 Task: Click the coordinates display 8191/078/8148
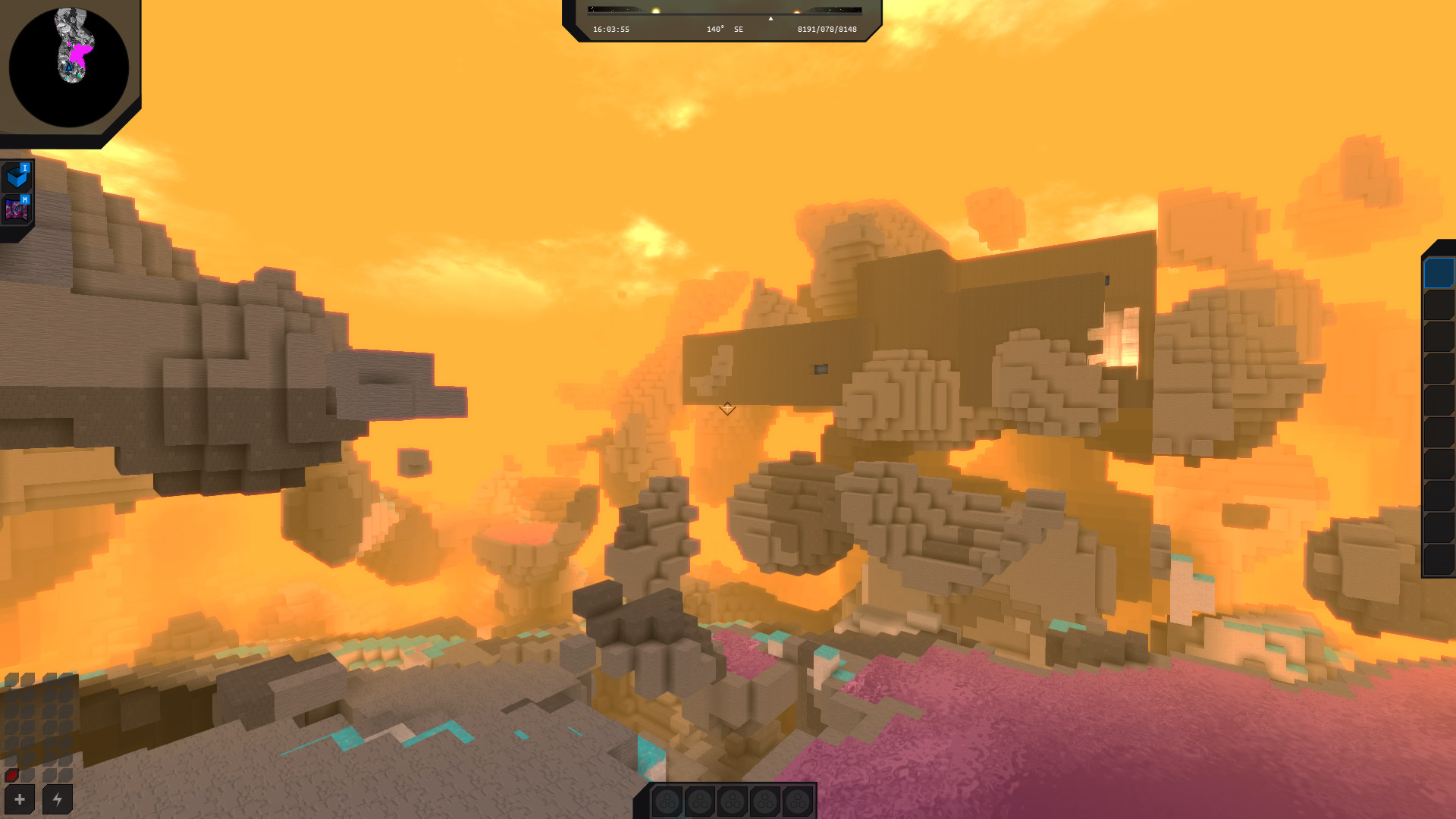827,29
